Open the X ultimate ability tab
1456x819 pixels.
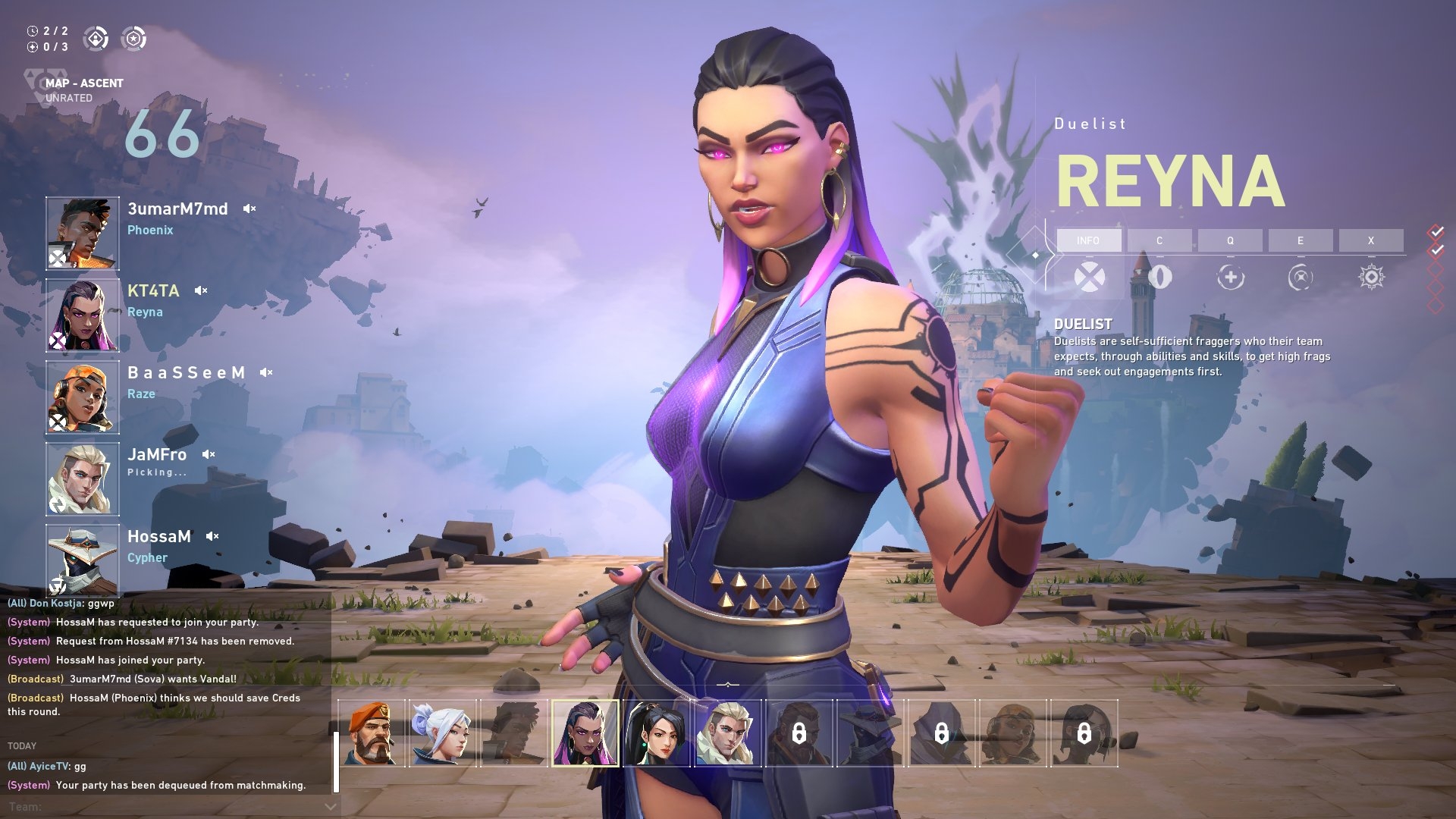tap(1371, 240)
